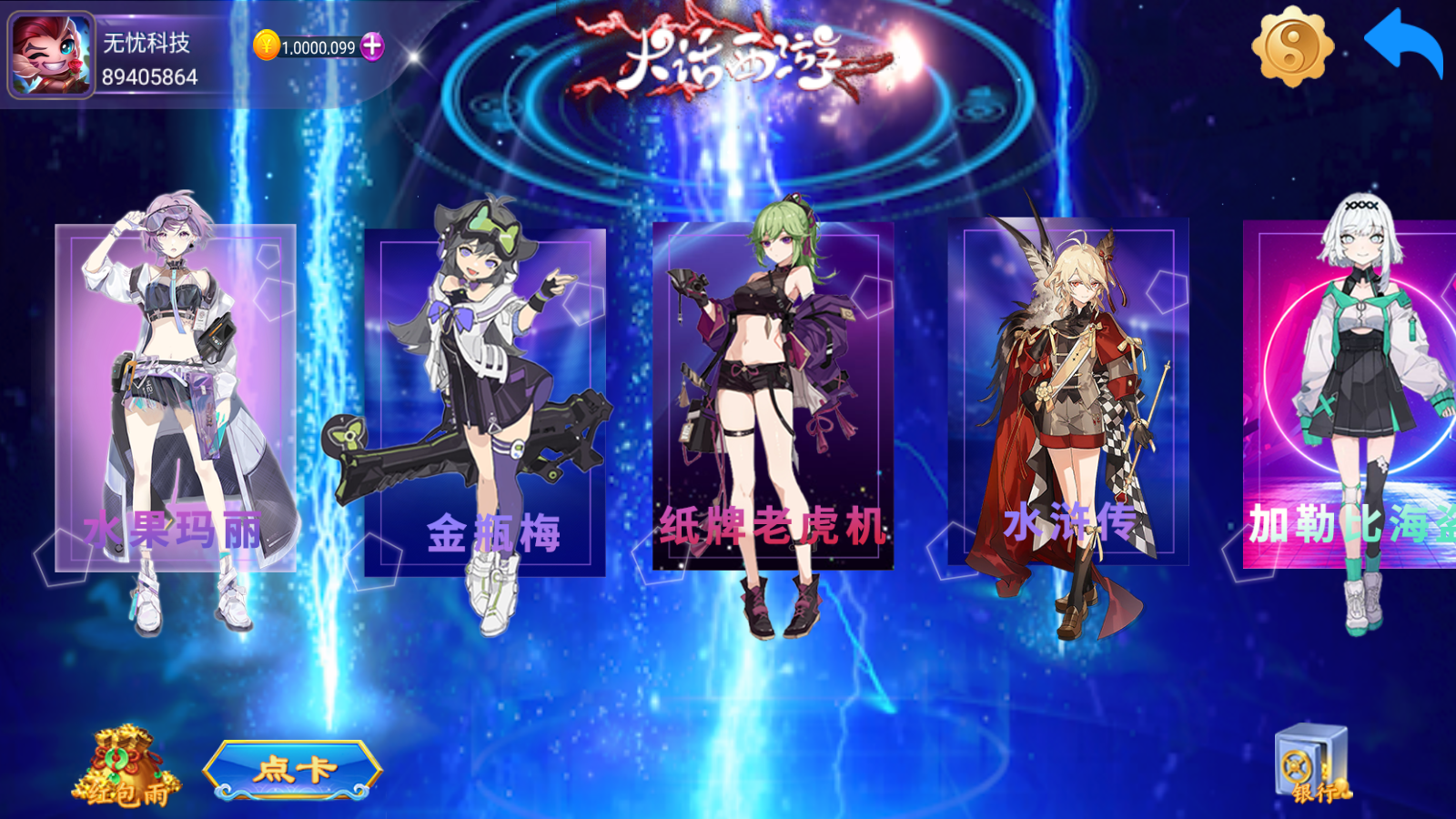The height and width of the screenshot is (819, 1456).
Task: Pick the 加勒比海盗 game card
Action: [1351, 394]
